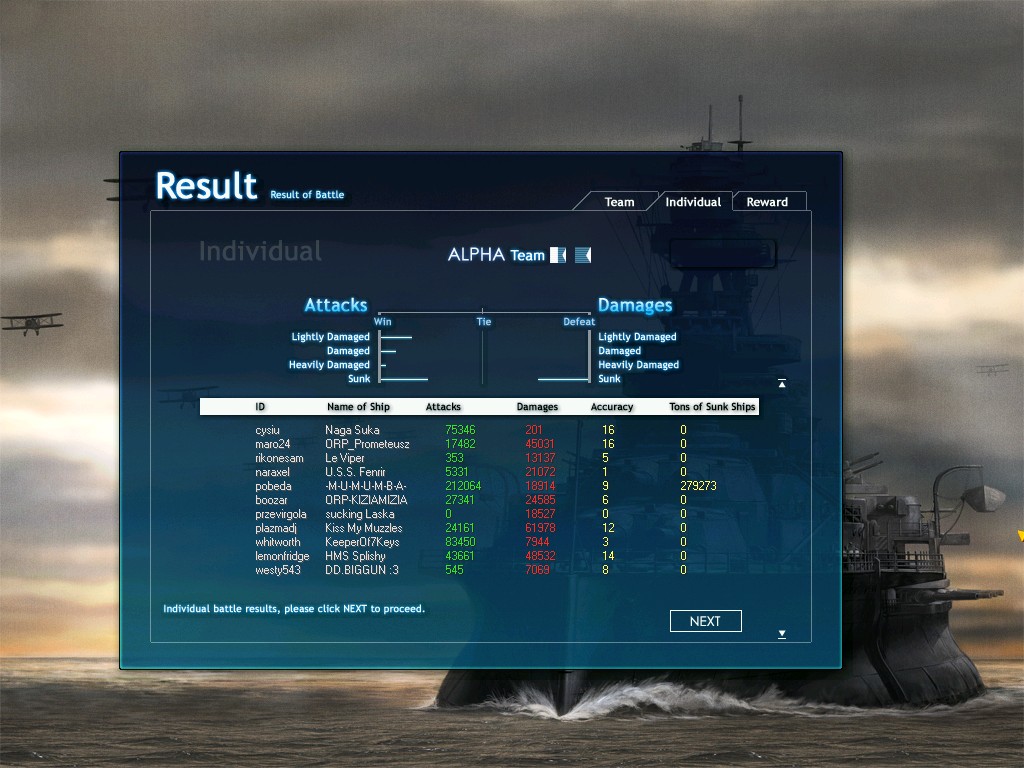Choose the striped team flag
The height and width of the screenshot is (768, 1024).
pyautogui.click(x=583, y=255)
